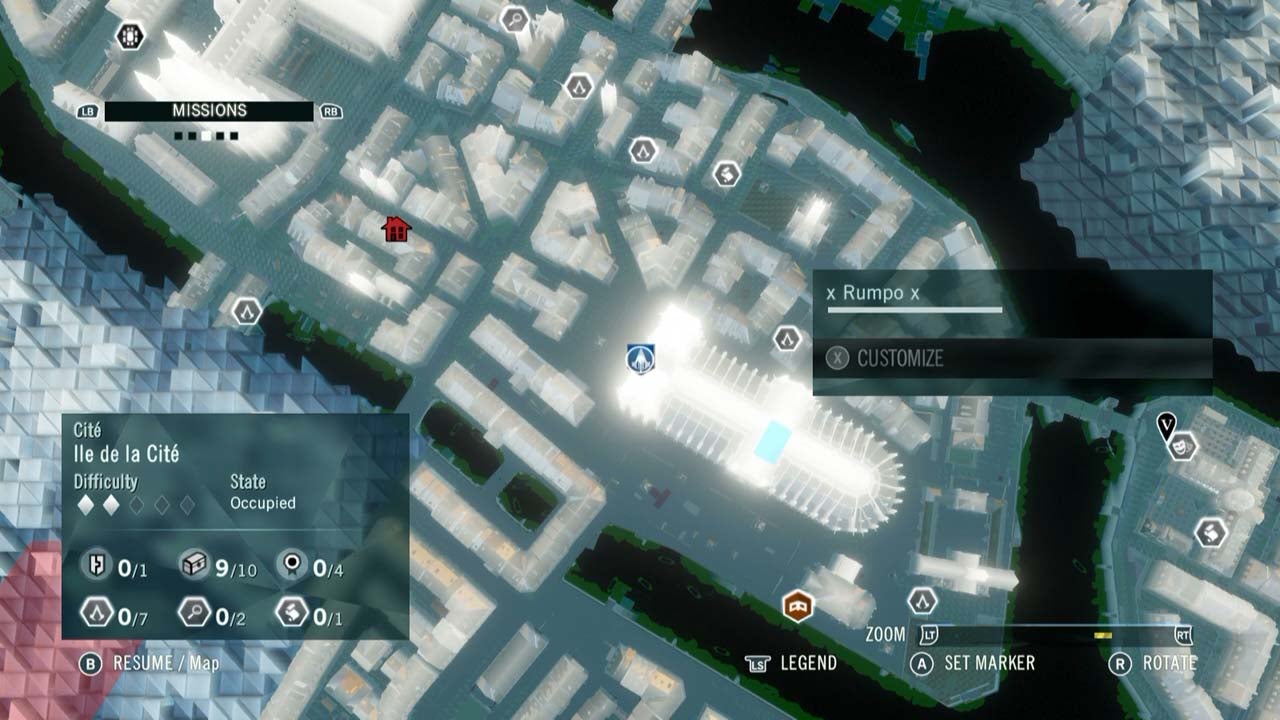This screenshot has width=1280, height=720.
Task: Click the magnifying glass hexagon in the upper map area
Action: tap(514, 18)
